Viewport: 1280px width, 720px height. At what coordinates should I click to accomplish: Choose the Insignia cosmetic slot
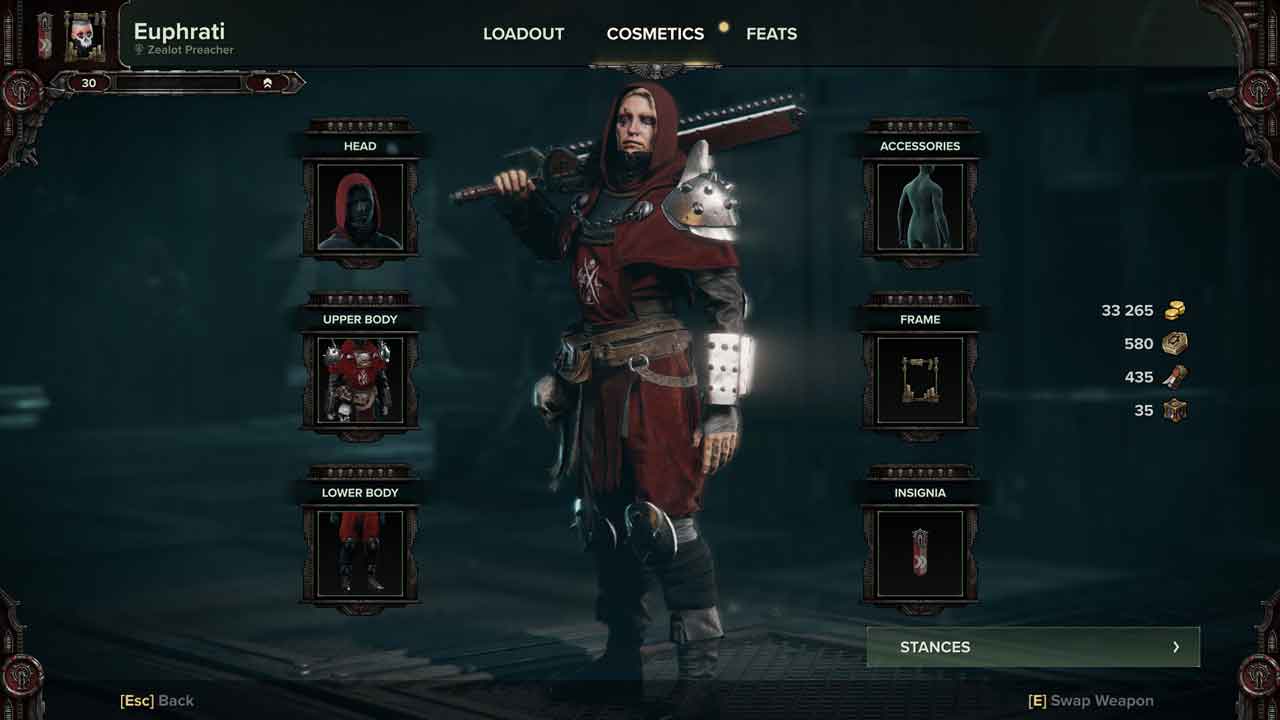(920, 553)
